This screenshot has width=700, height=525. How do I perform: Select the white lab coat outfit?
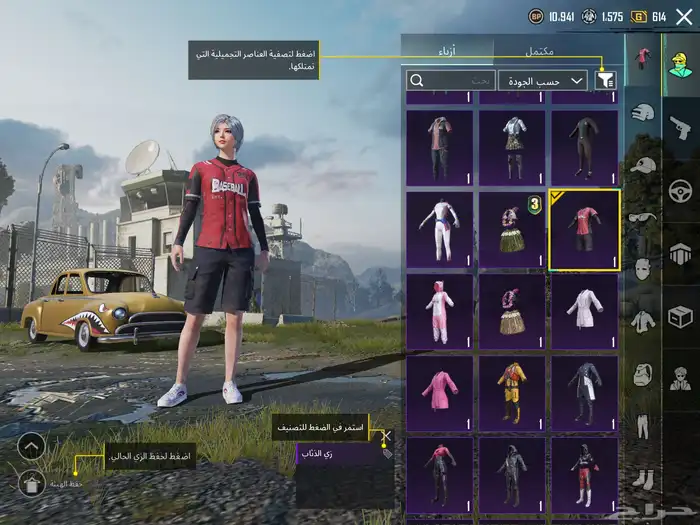[x=584, y=311]
